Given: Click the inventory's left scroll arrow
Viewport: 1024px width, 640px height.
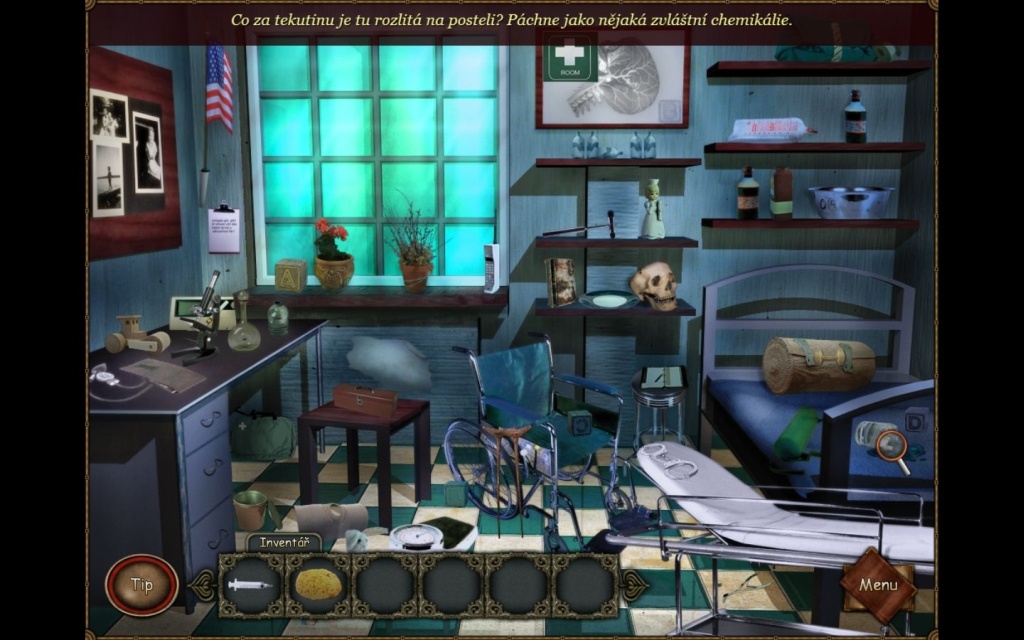Looking at the screenshot, I should click(x=203, y=586).
